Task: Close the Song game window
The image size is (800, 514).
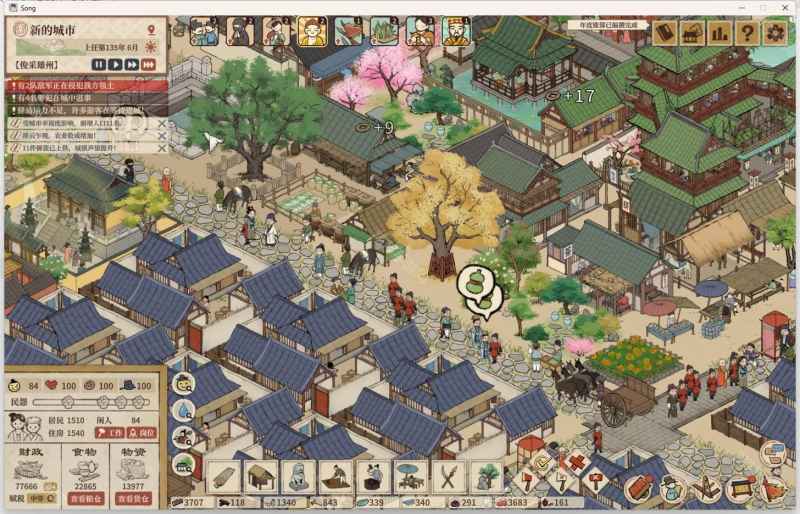Action: (787, 7)
